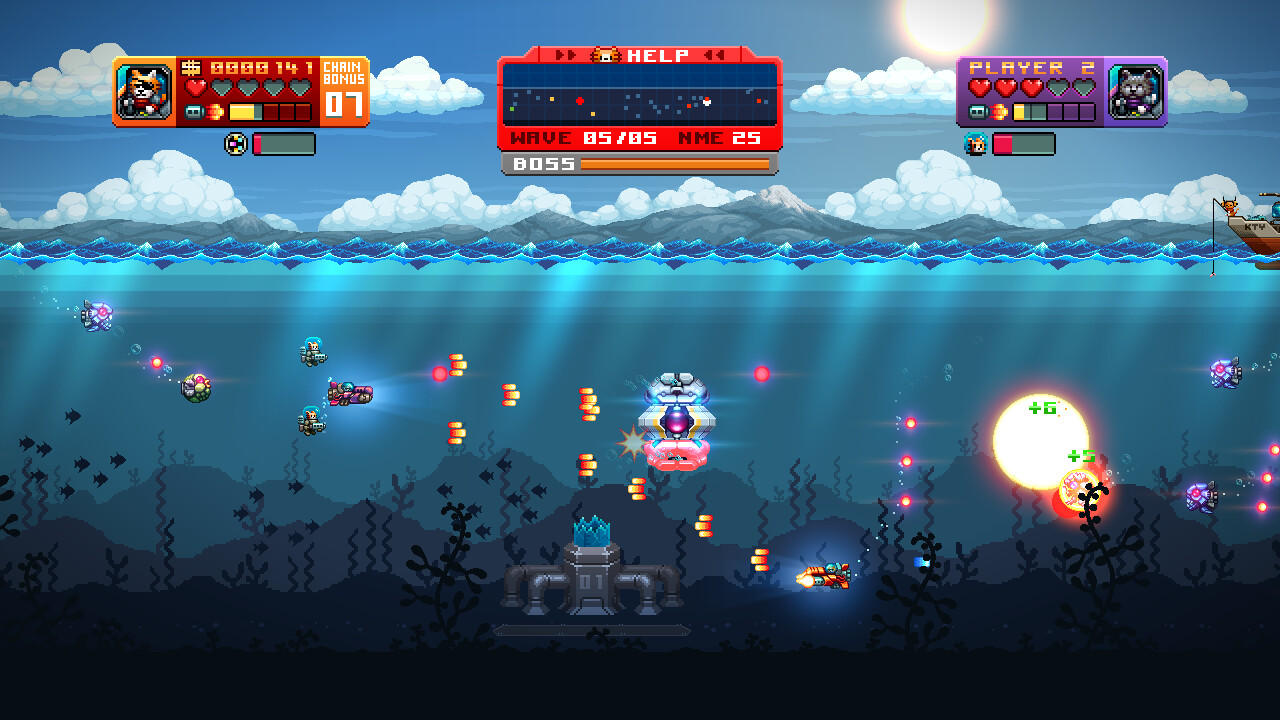Image resolution: width=1280 pixels, height=720 pixels.
Task: Click Player 2's grey cat portrait
Action: (x=1135, y=92)
